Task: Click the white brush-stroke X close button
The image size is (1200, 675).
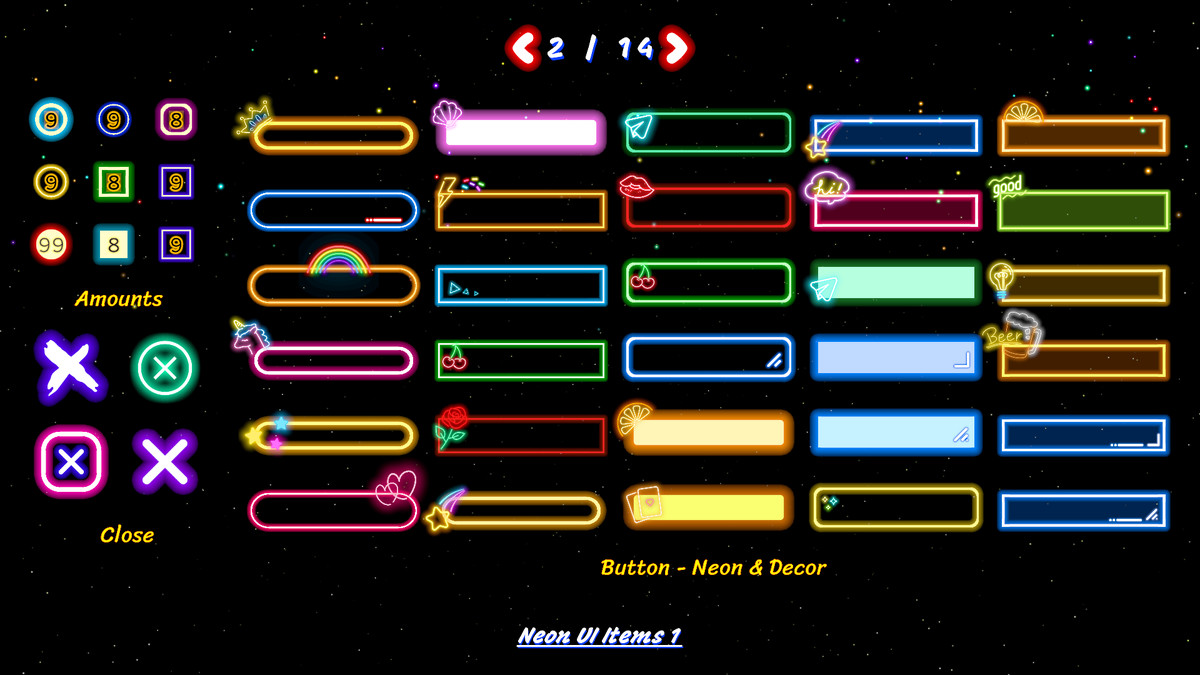Action: [x=69, y=368]
